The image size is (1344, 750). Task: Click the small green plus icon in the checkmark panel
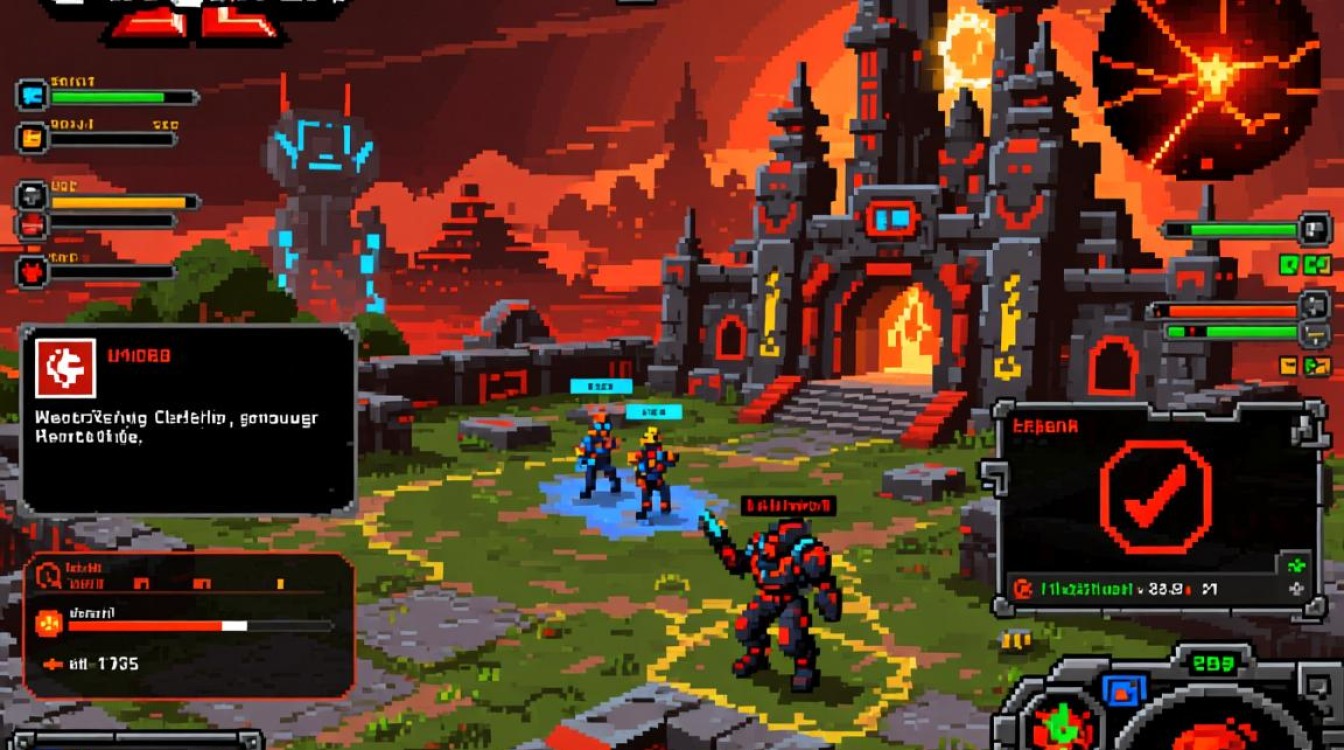pos(1298,565)
